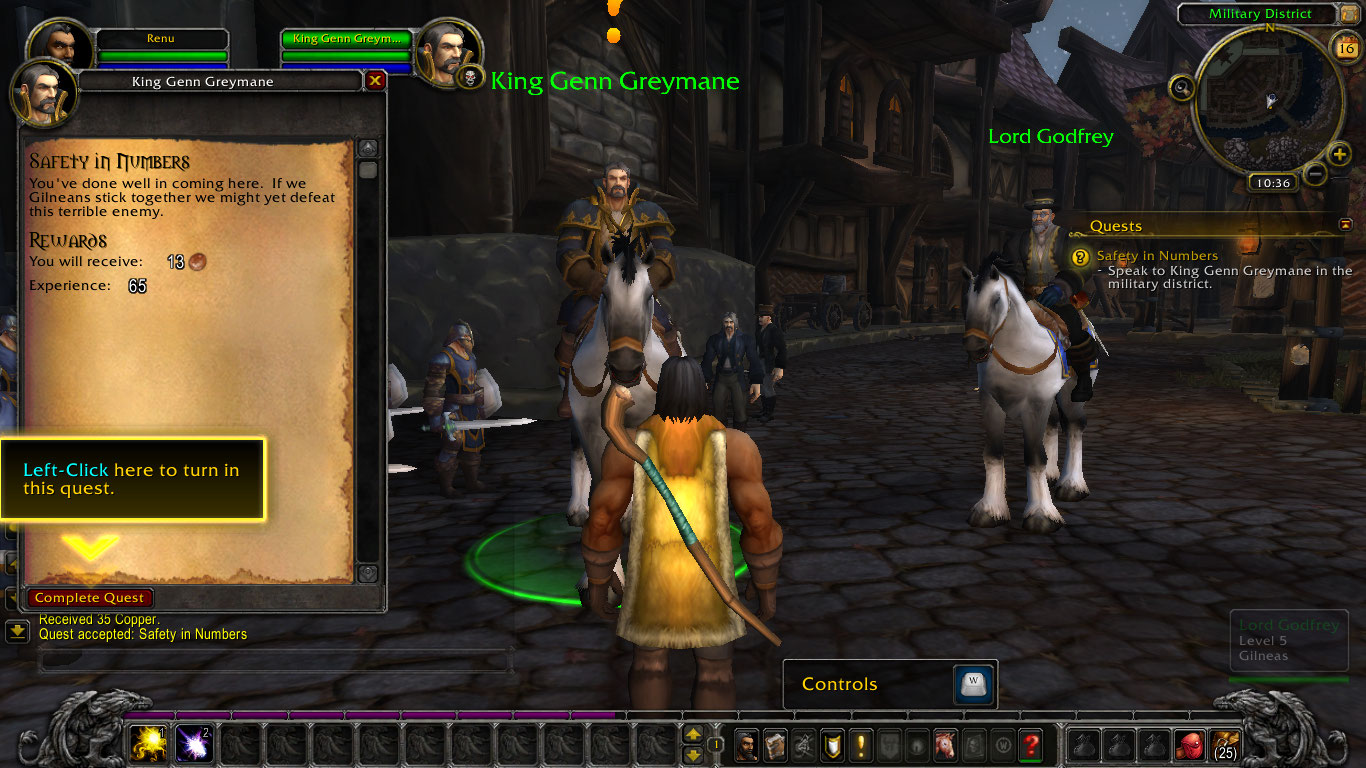The height and width of the screenshot is (768, 1366).
Task: Open the spellbook from the micro menu
Action: 775,744
